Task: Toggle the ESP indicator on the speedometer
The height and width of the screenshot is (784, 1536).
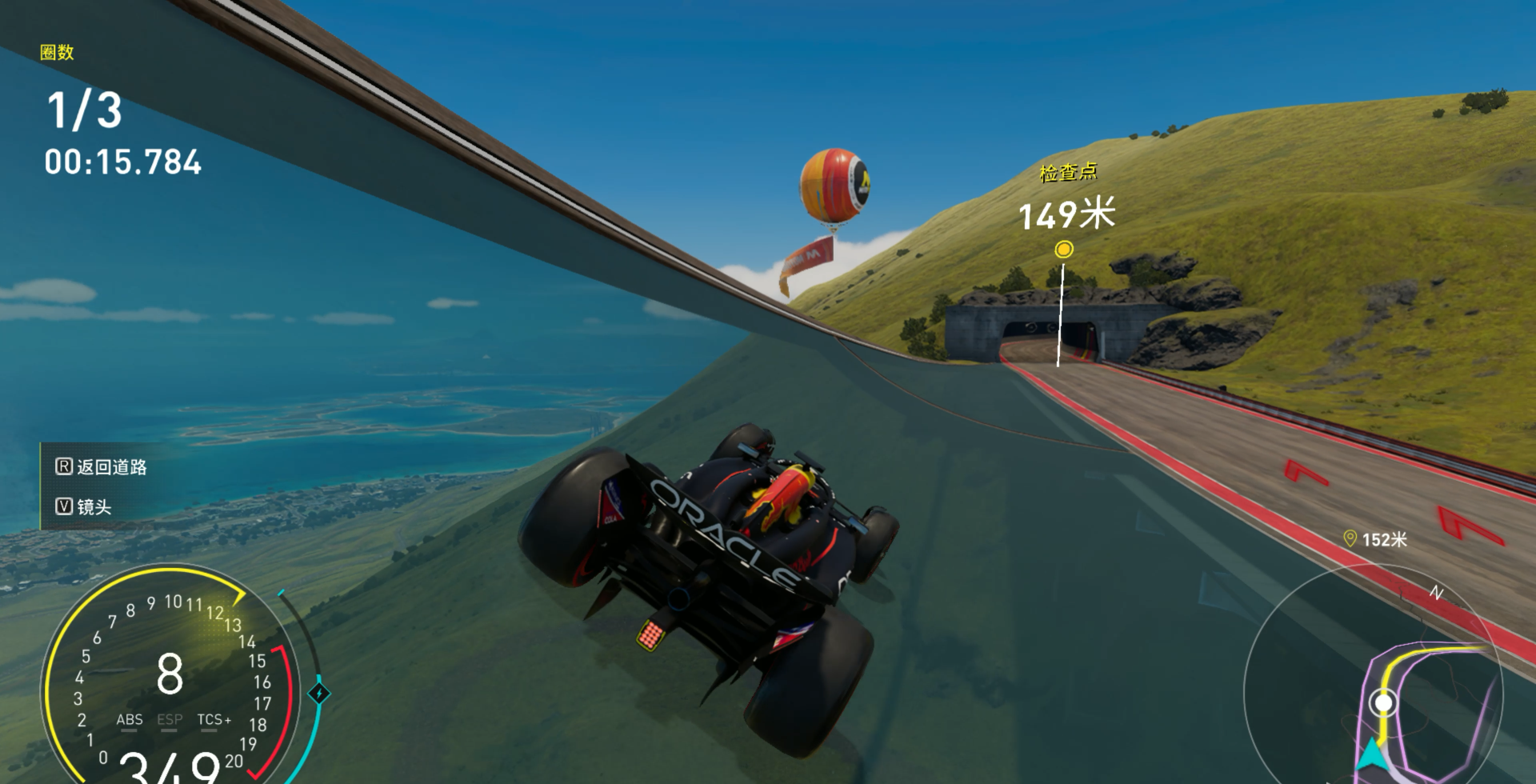Action: [170, 720]
